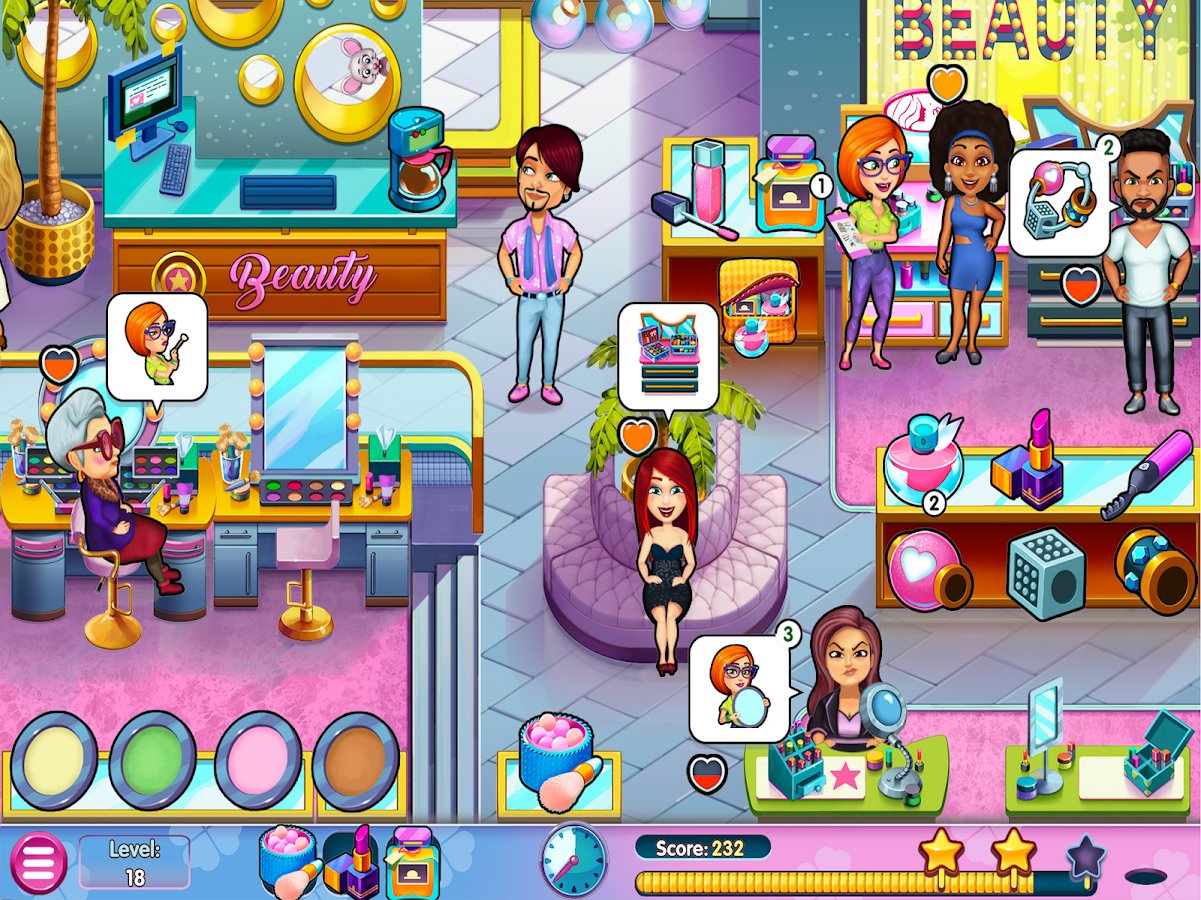
Task: Pick up the lipstick on the display shelf
Action: [x=1028, y=460]
